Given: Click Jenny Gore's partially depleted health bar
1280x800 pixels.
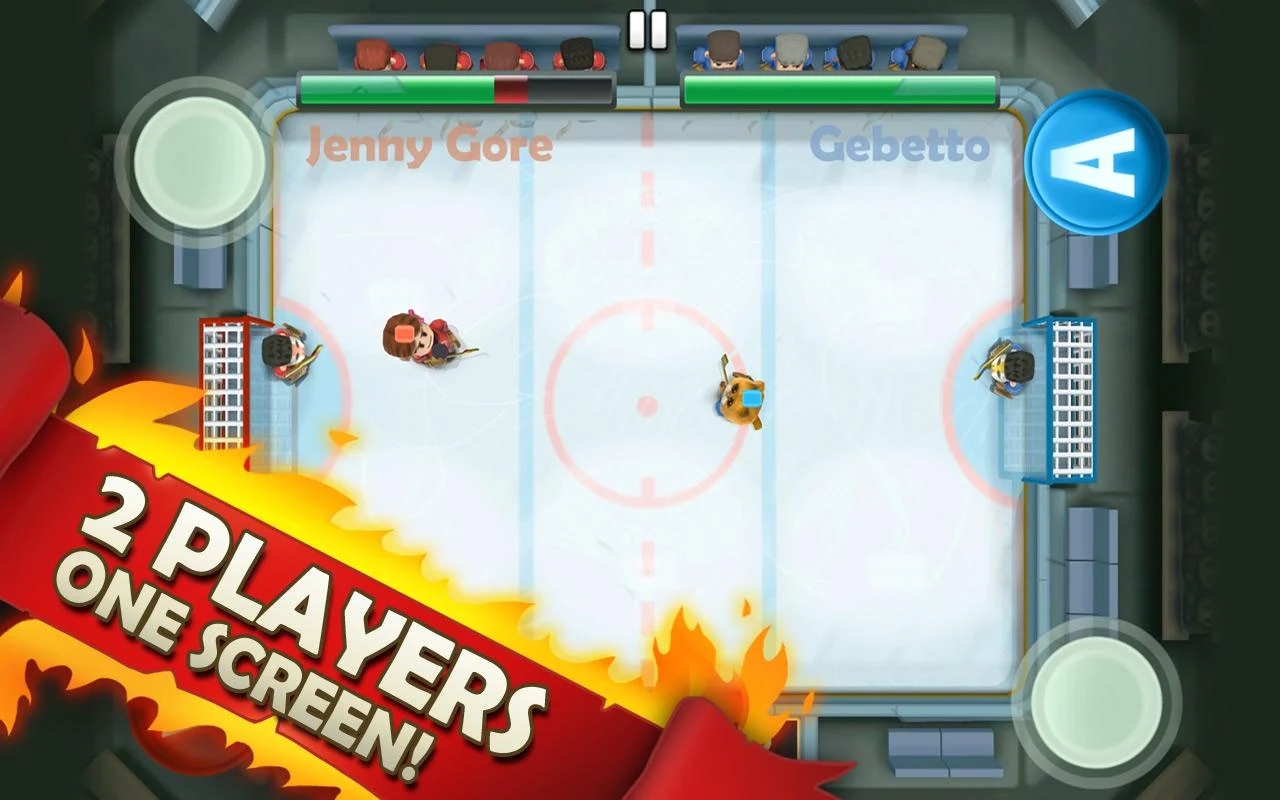Looking at the screenshot, I should (x=450, y=88).
